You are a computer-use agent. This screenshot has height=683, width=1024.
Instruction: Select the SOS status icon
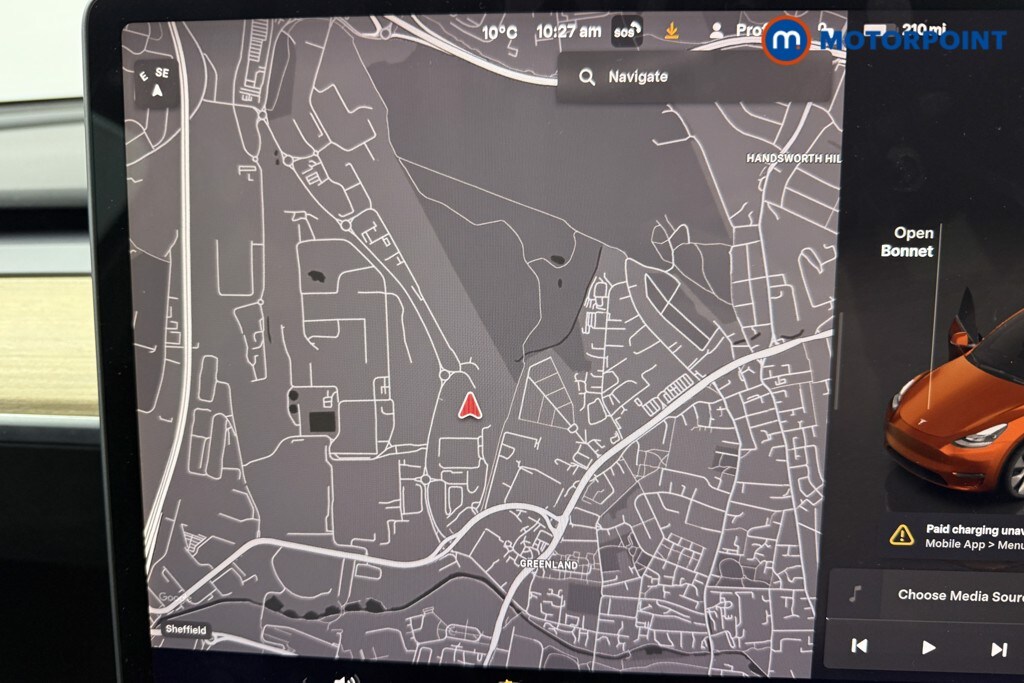pos(626,32)
